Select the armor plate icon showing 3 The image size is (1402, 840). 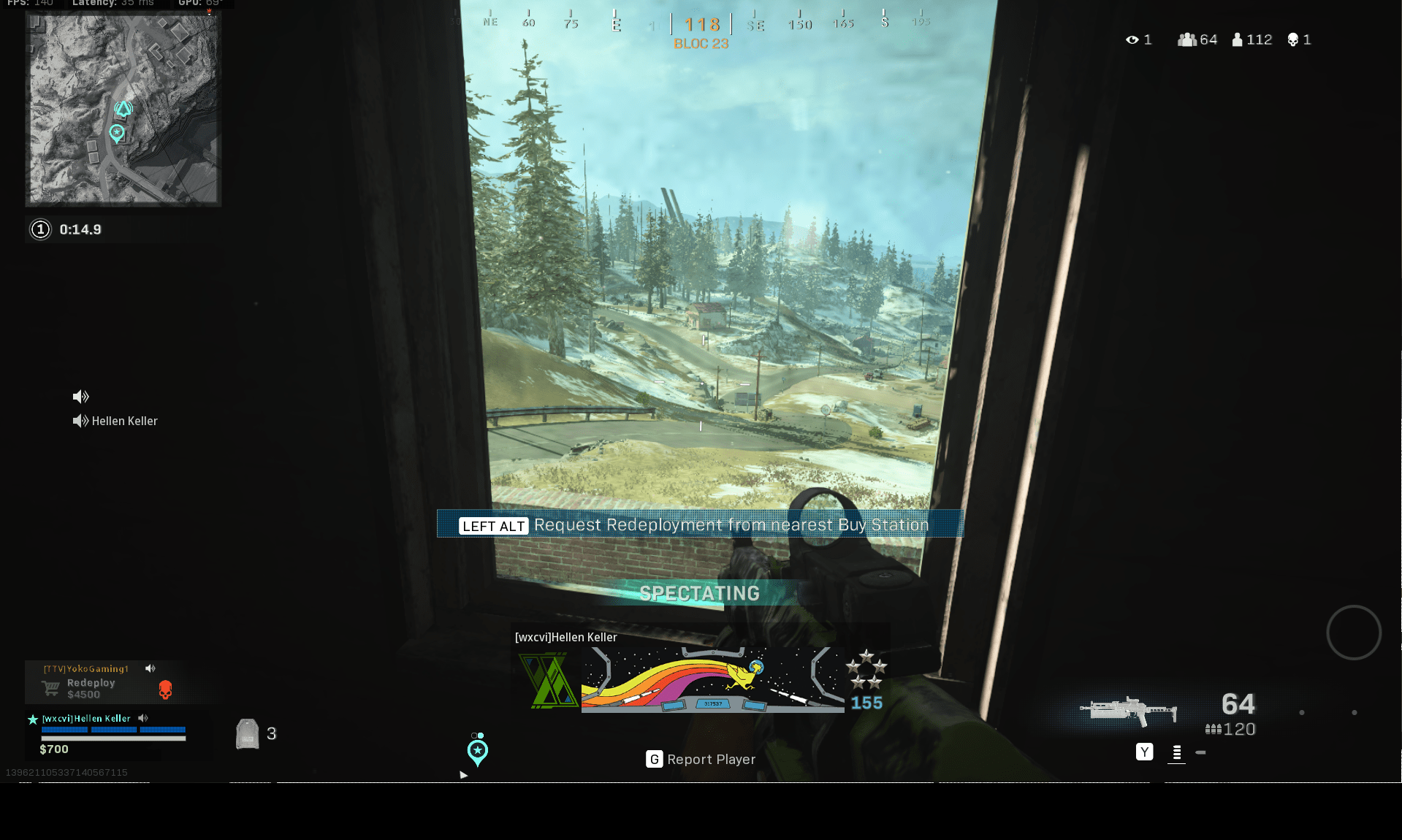point(248,733)
